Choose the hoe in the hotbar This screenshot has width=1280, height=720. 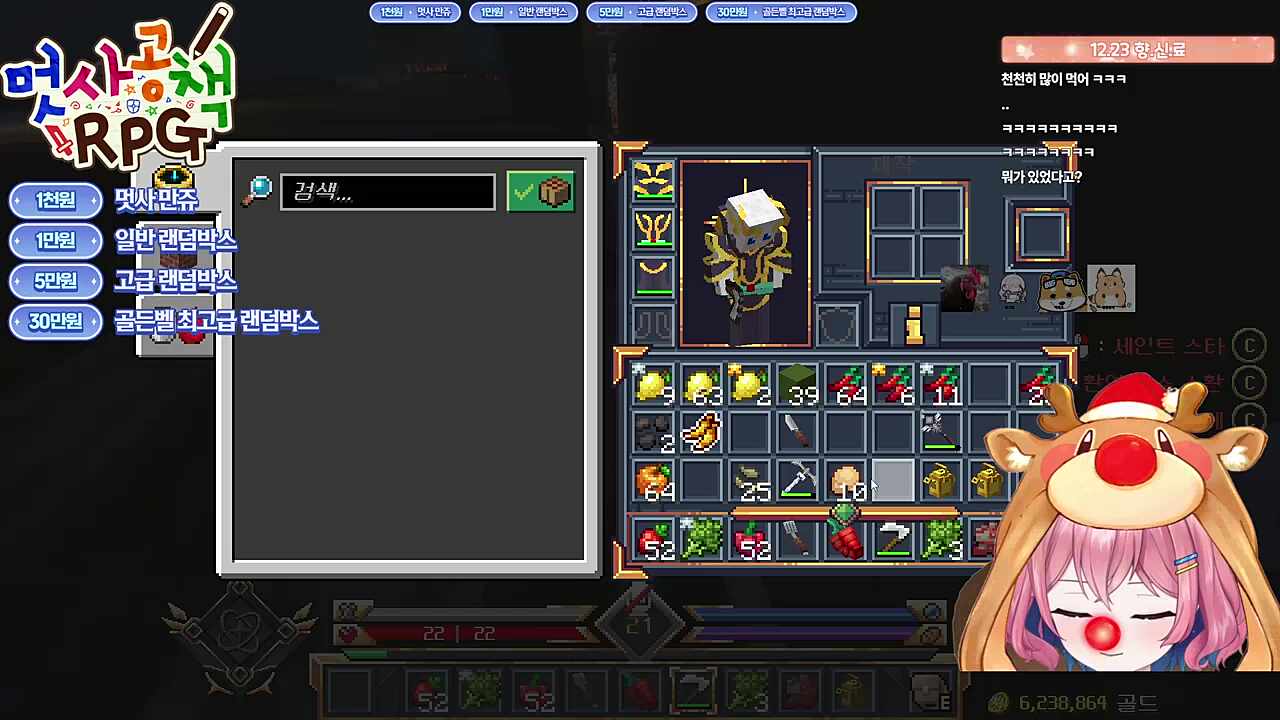click(x=893, y=540)
